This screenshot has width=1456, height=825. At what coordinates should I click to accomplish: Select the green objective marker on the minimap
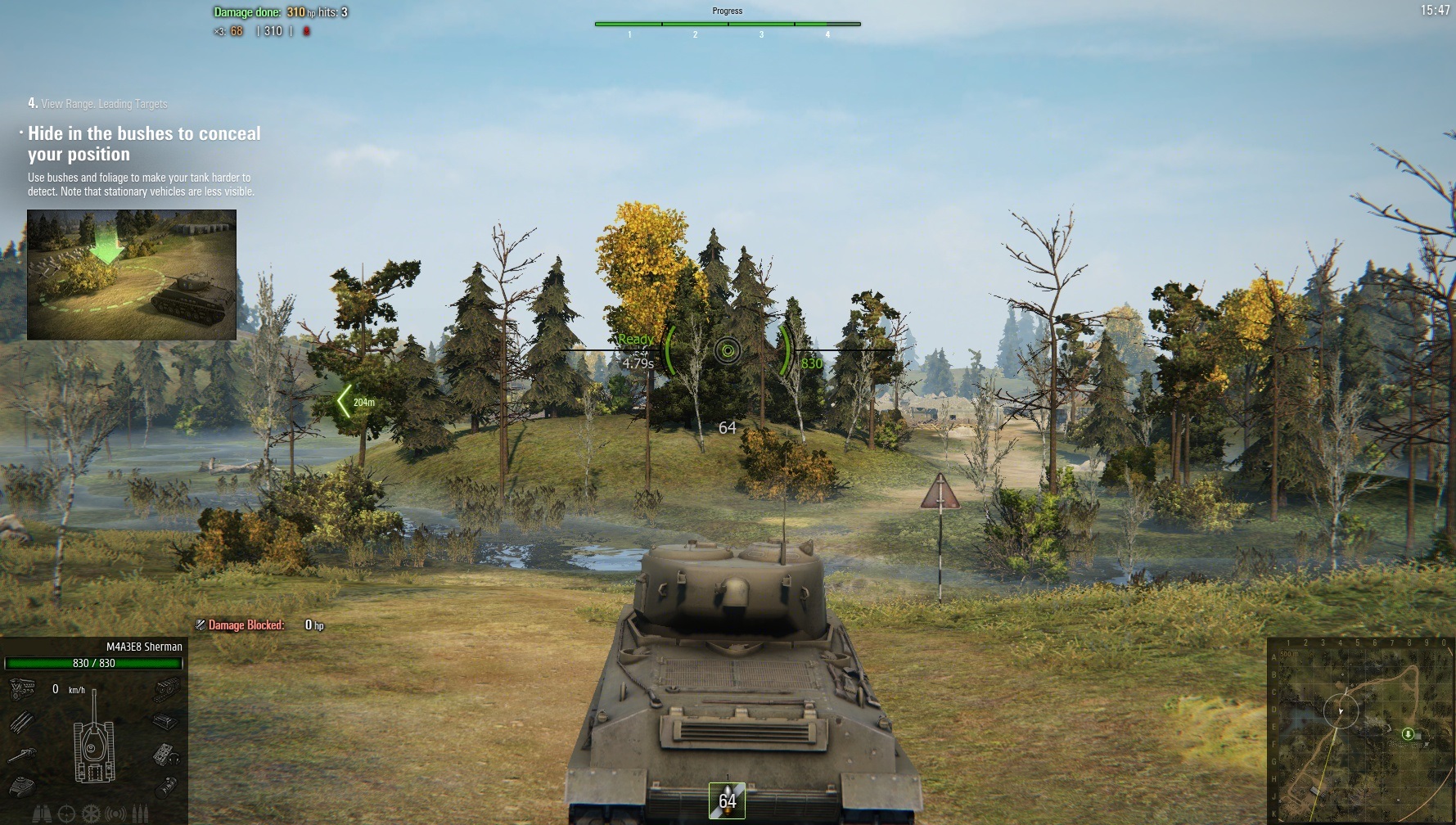pyautogui.click(x=1408, y=734)
